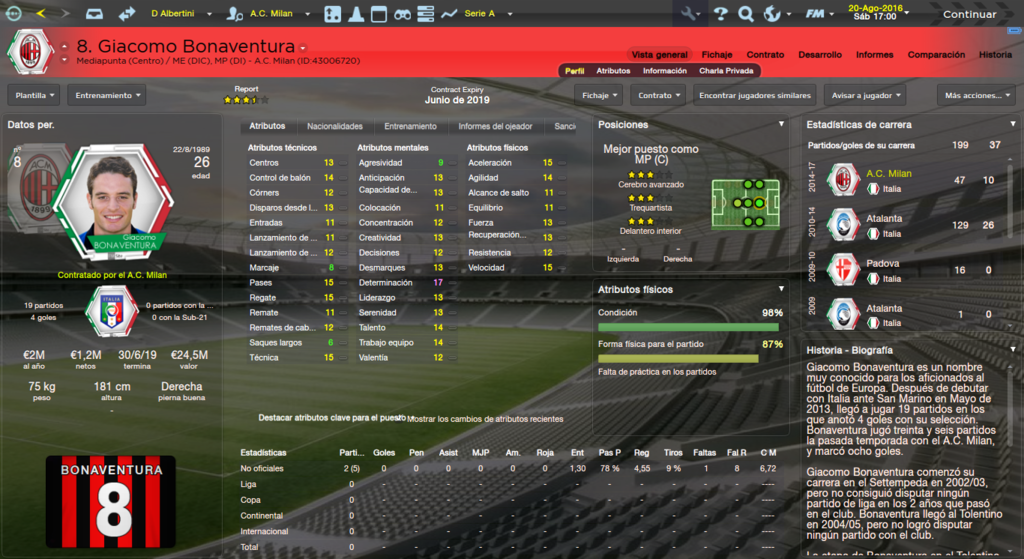Open the Charla Privada section
The height and width of the screenshot is (559, 1024).
(x=727, y=71)
